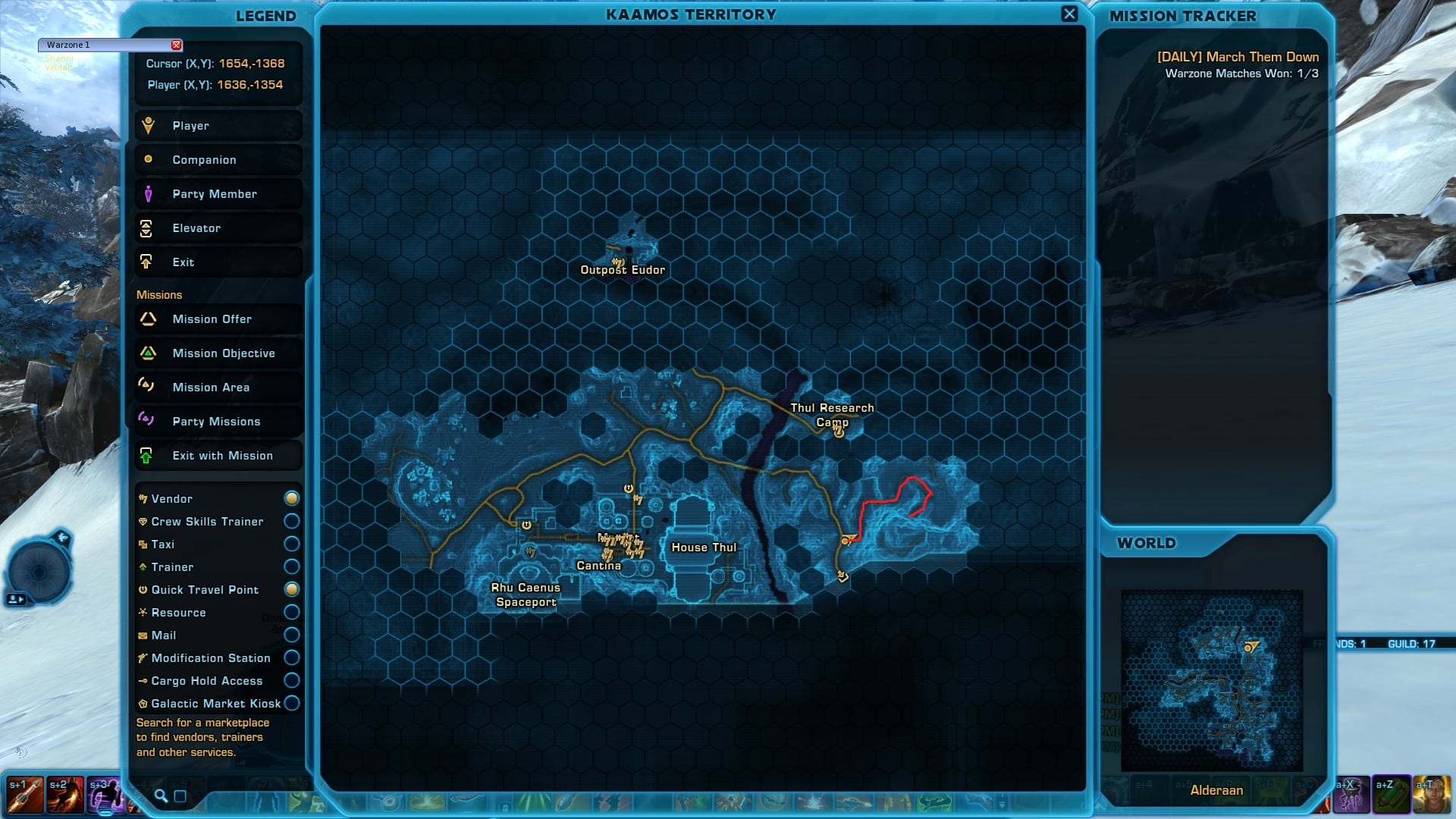The image size is (1456, 819).
Task: Turn on the Taxi map filter
Action: click(291, 544)
